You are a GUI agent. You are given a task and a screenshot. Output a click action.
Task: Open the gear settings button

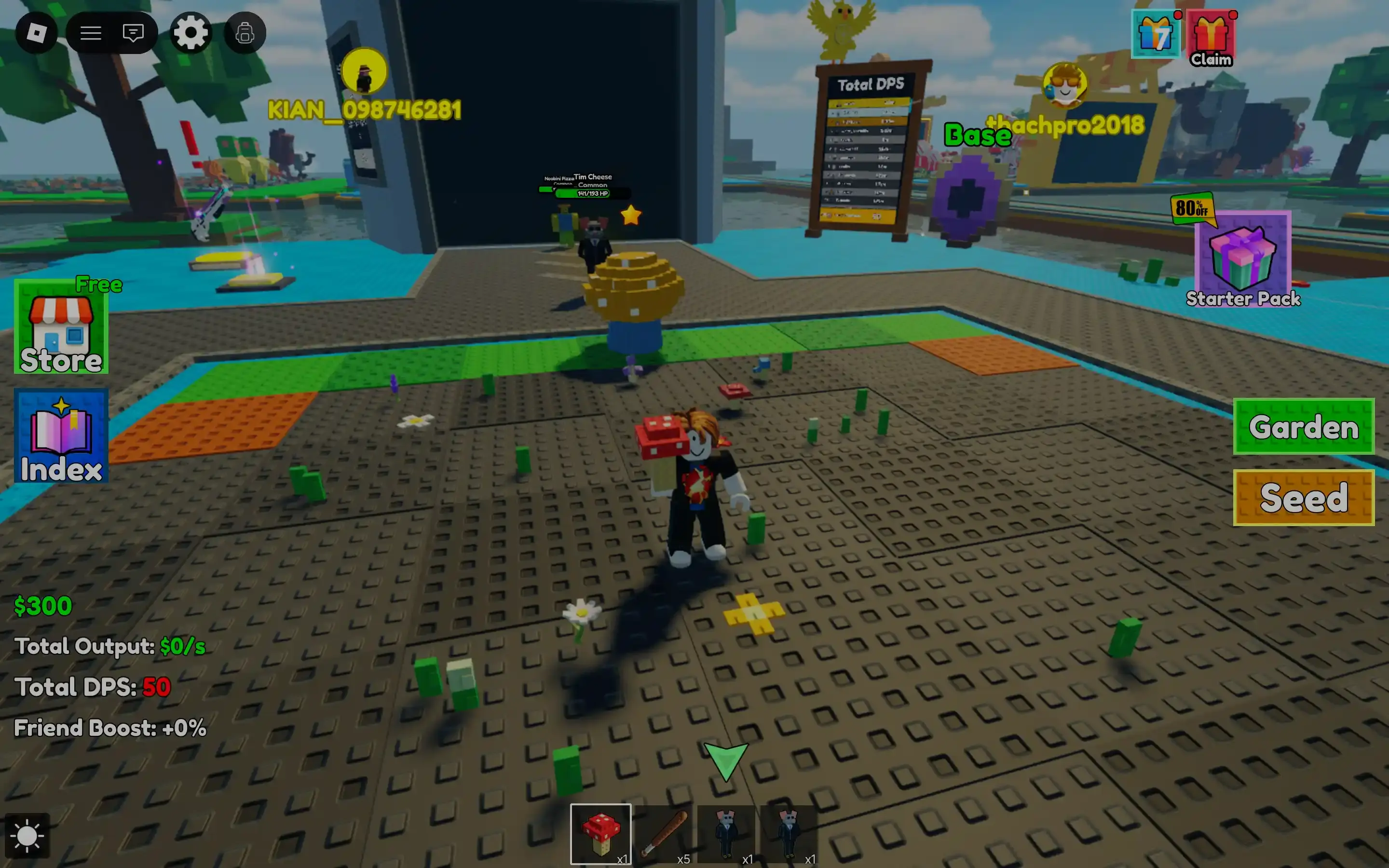coord(191,33)
